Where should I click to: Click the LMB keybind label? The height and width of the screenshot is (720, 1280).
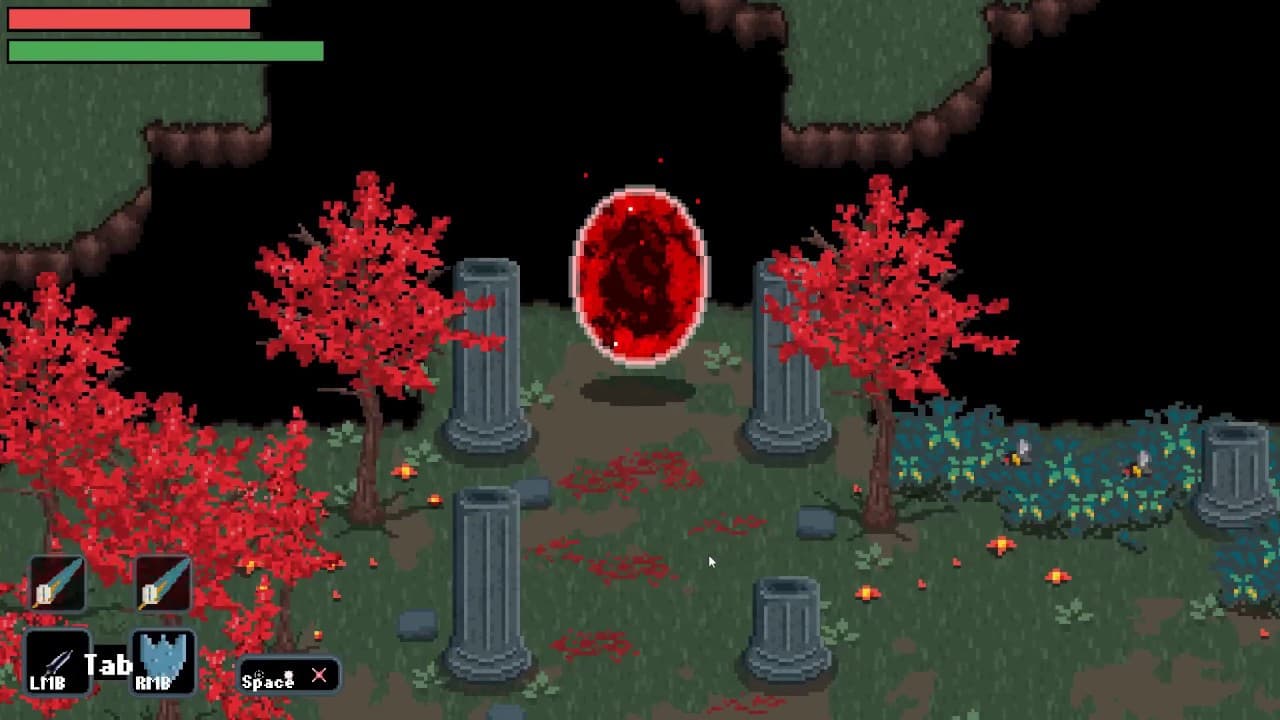(x=49, y=681)
